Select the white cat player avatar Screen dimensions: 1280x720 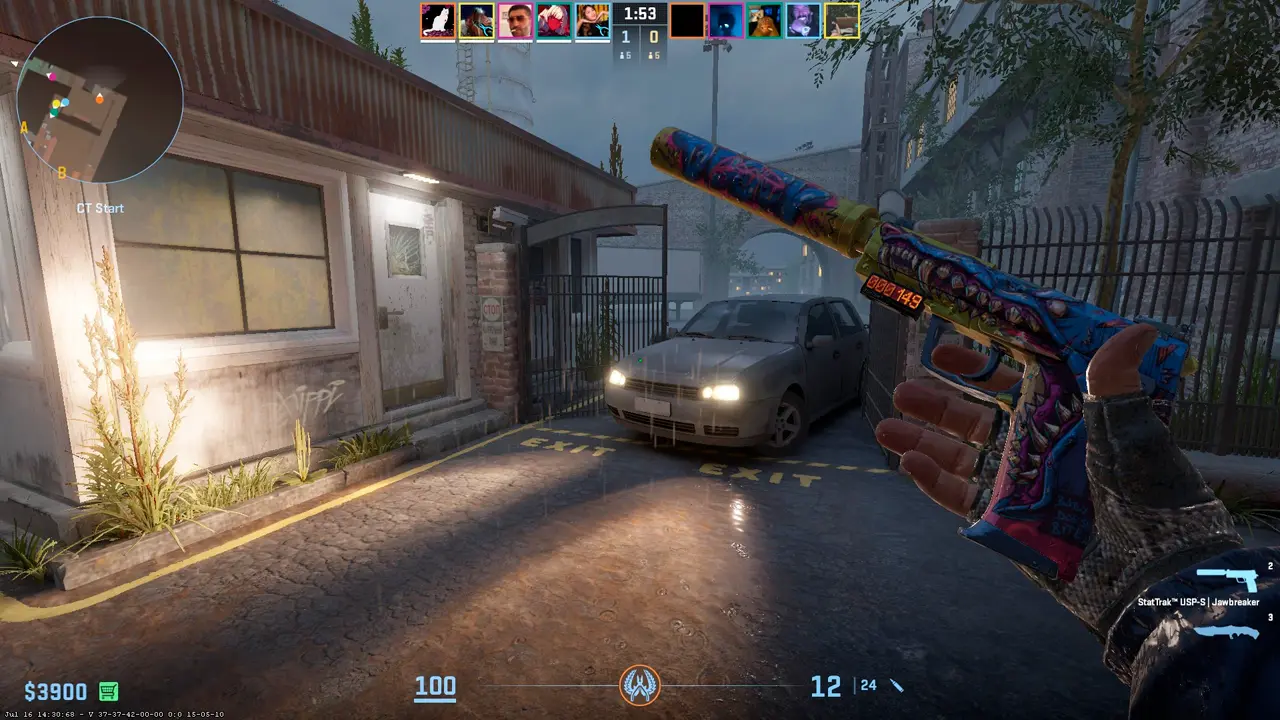pos(438,21)
